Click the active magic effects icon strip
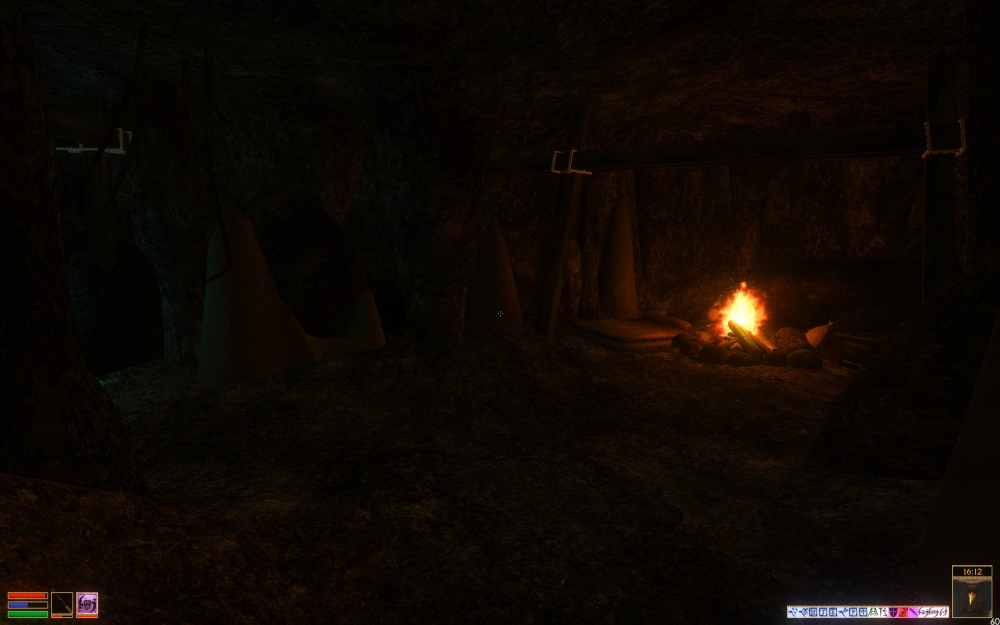This screenshot has width=1000, height=625. click(x=867, y=611)
